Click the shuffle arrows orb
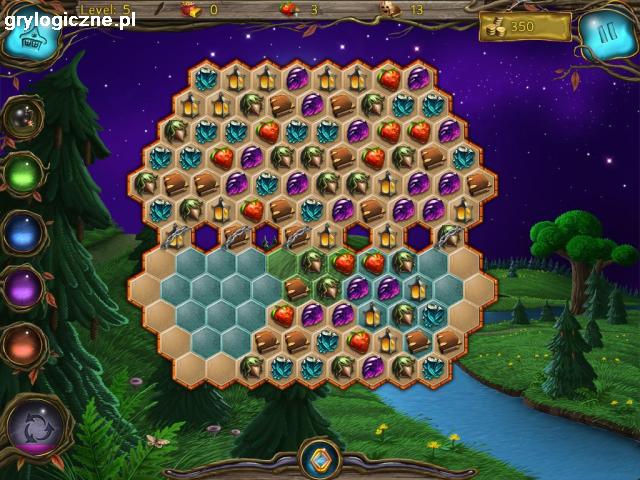The image size is (640, 480). coord(34,425)
